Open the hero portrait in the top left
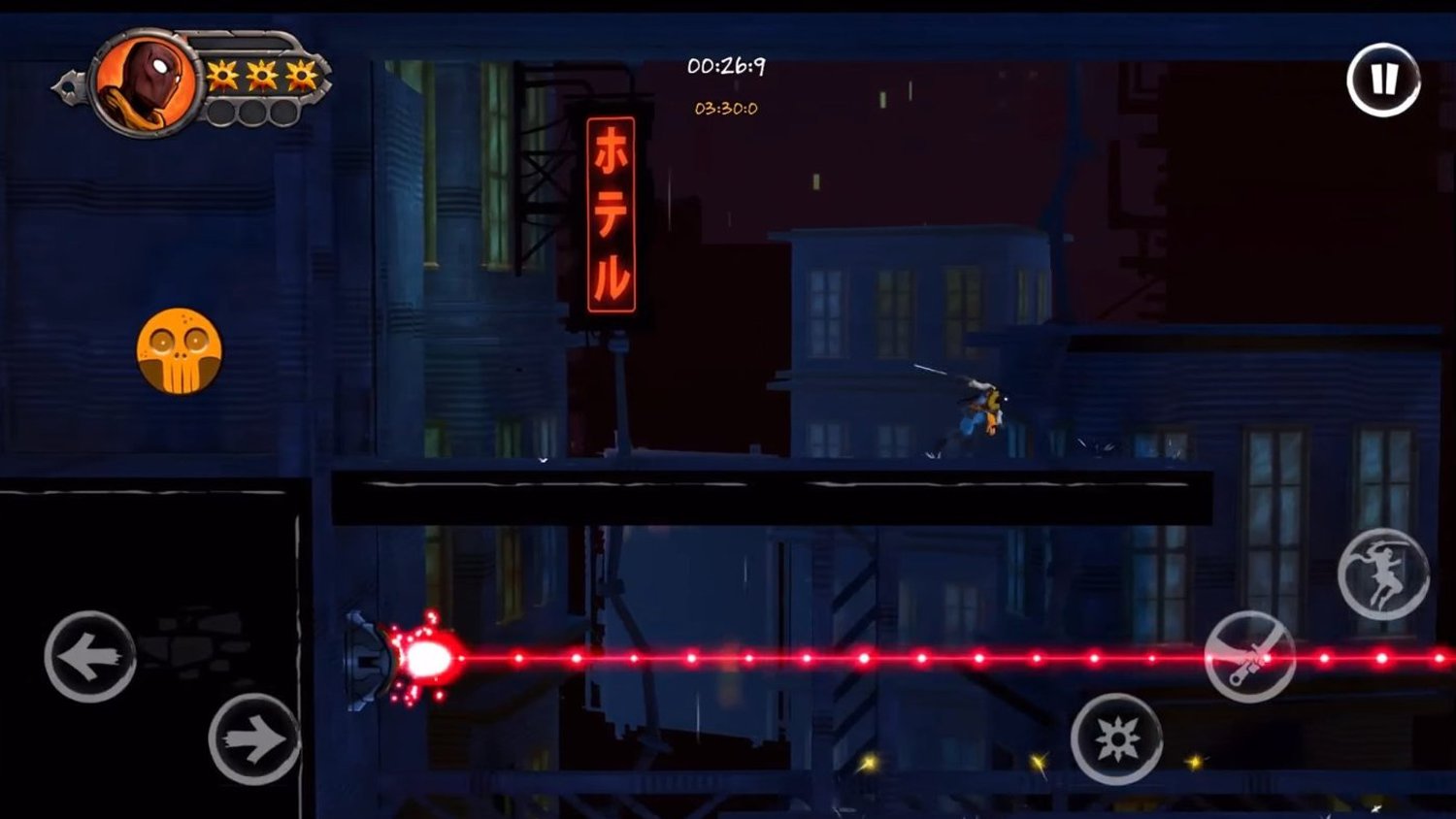 pyautogui.click(x=146, y=82)
